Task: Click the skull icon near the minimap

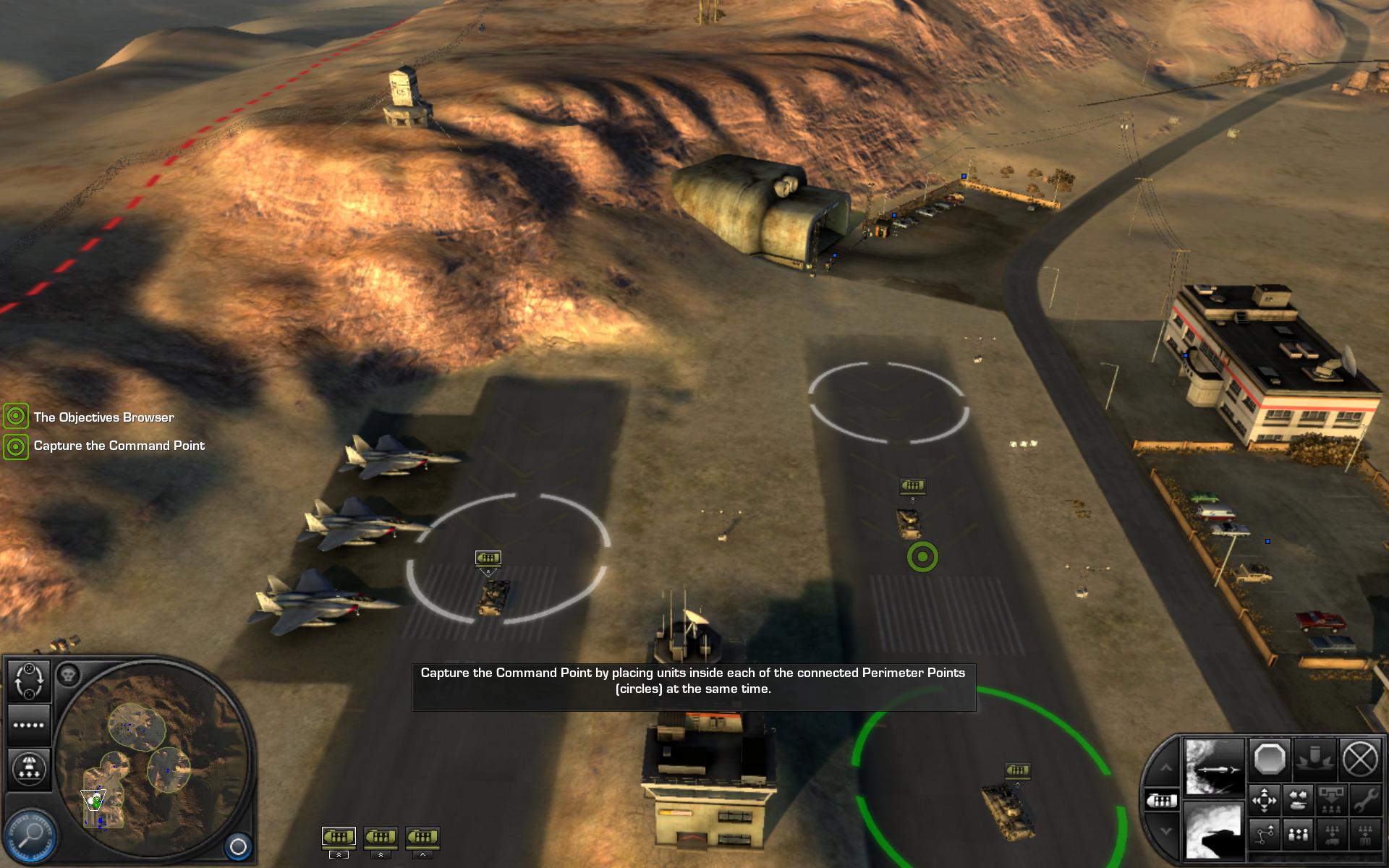Action: (68, 675)
